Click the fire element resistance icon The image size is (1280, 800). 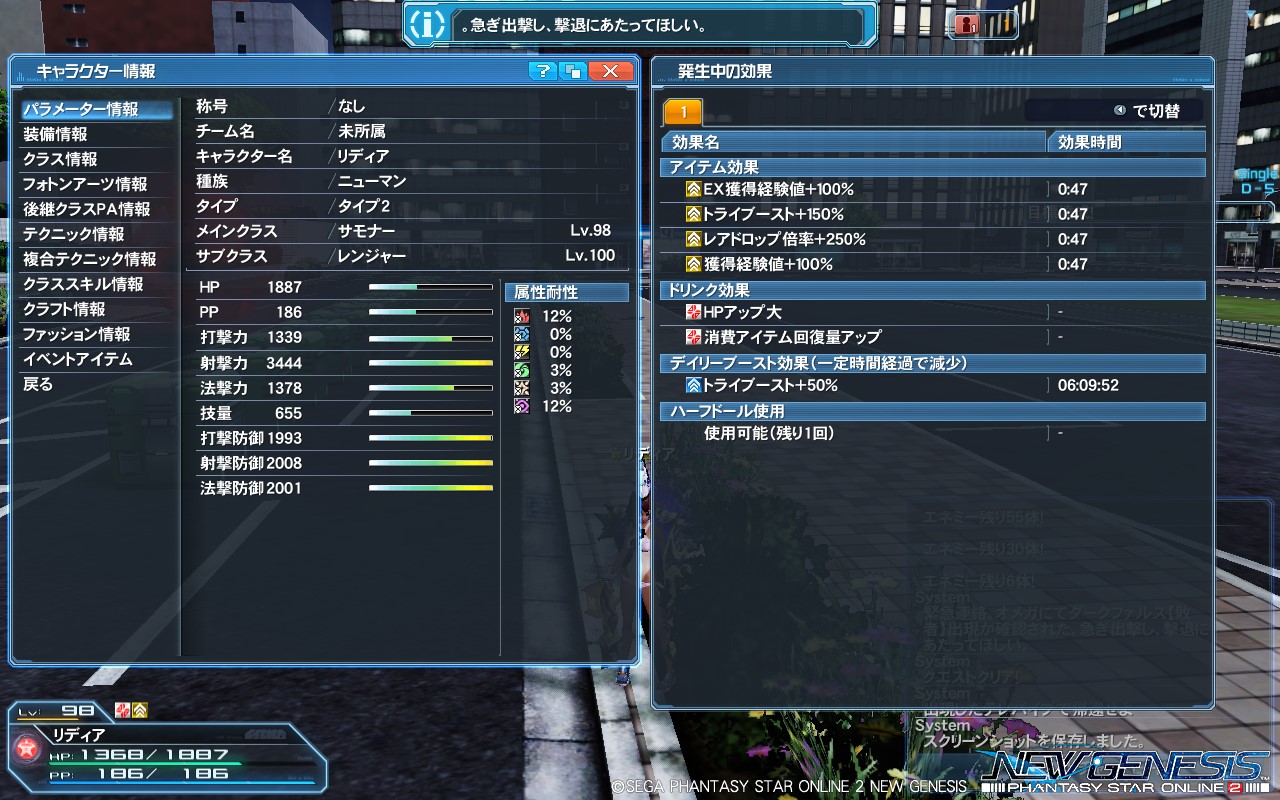coord(521,315)
